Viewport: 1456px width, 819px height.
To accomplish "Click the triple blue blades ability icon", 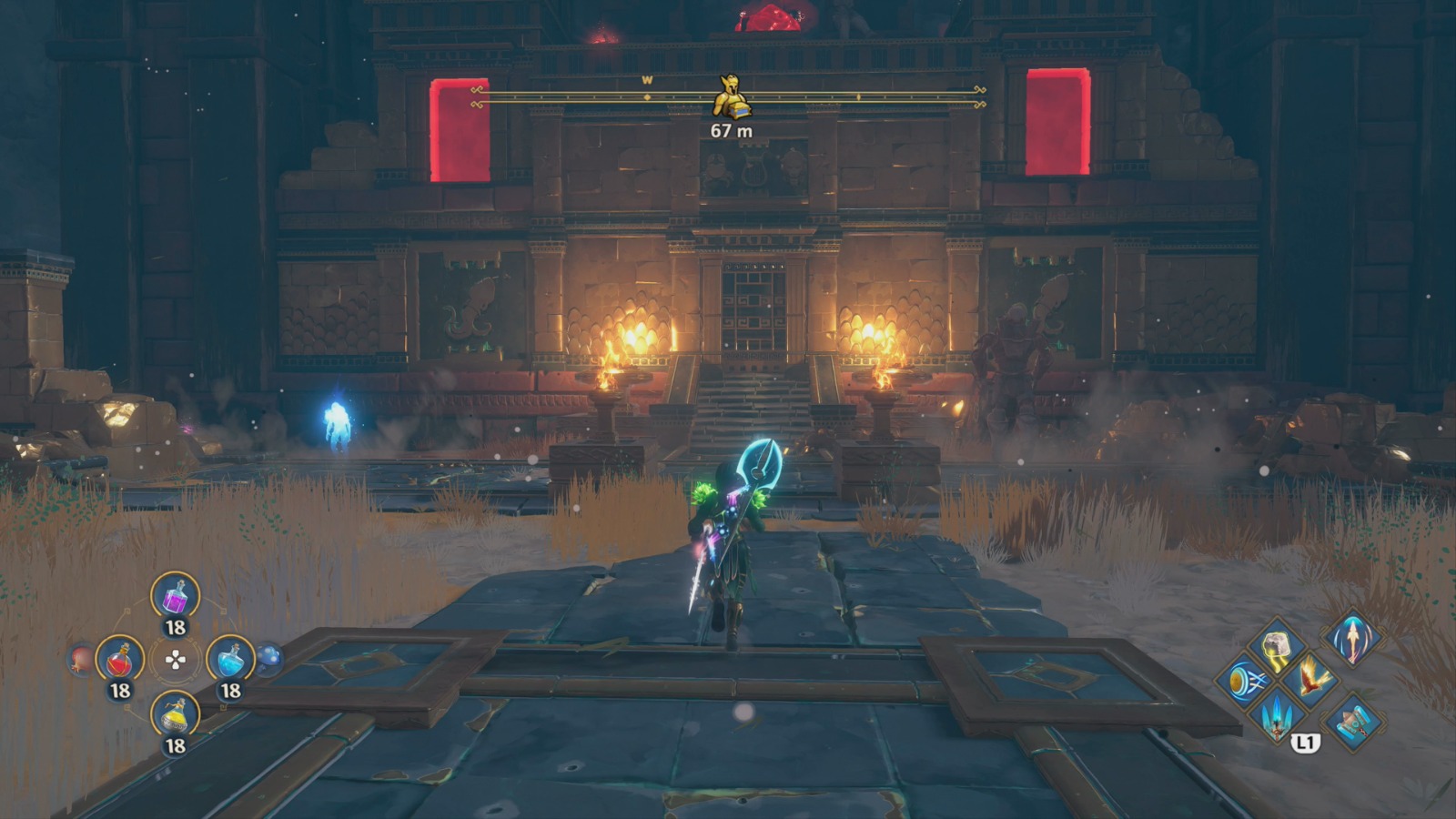I will (1278, 719).
